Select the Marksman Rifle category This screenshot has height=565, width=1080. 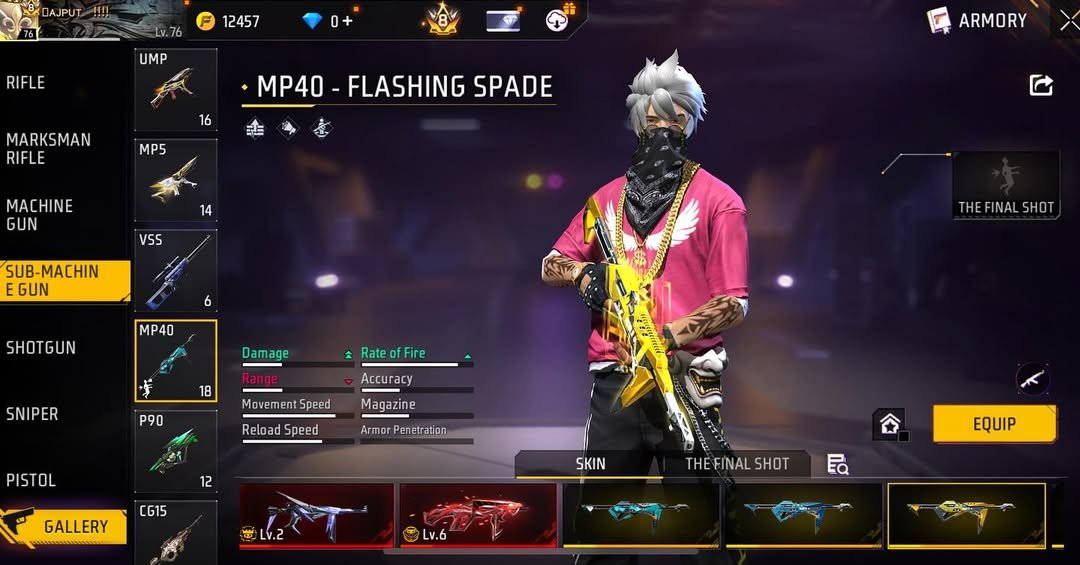(x=48, y=148)
